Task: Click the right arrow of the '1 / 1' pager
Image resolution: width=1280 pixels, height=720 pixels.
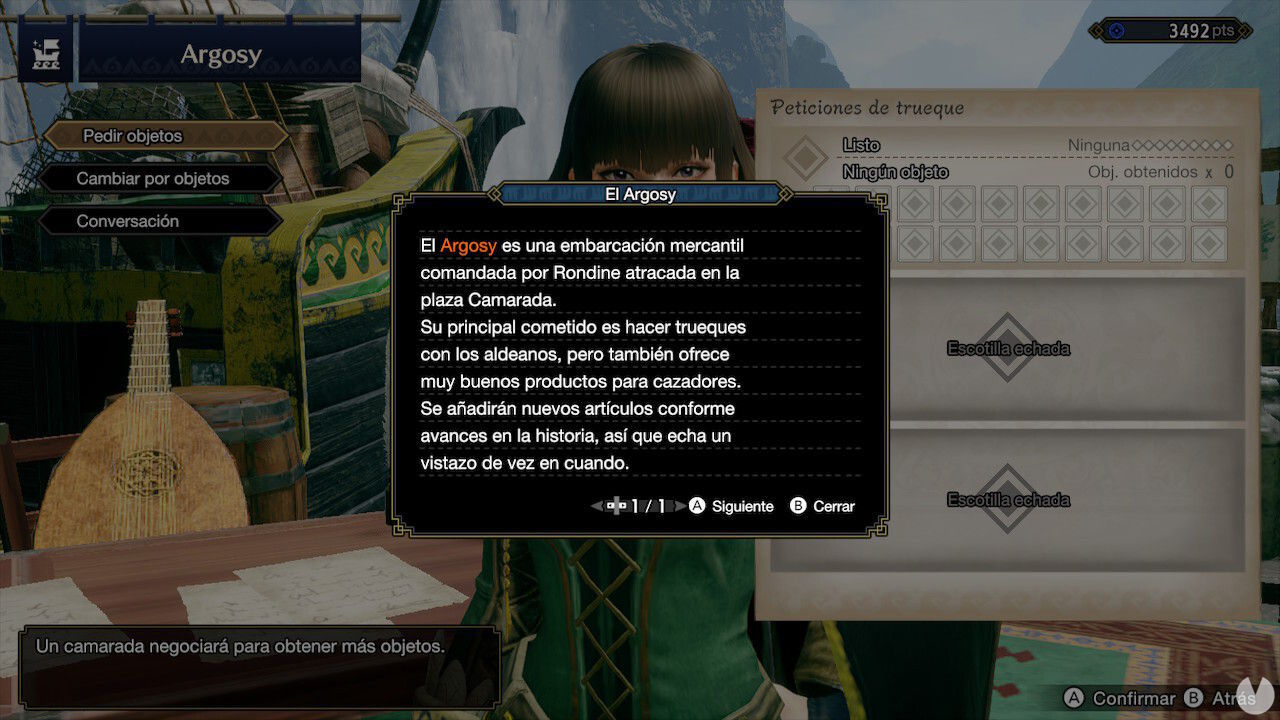Action: 679,506
